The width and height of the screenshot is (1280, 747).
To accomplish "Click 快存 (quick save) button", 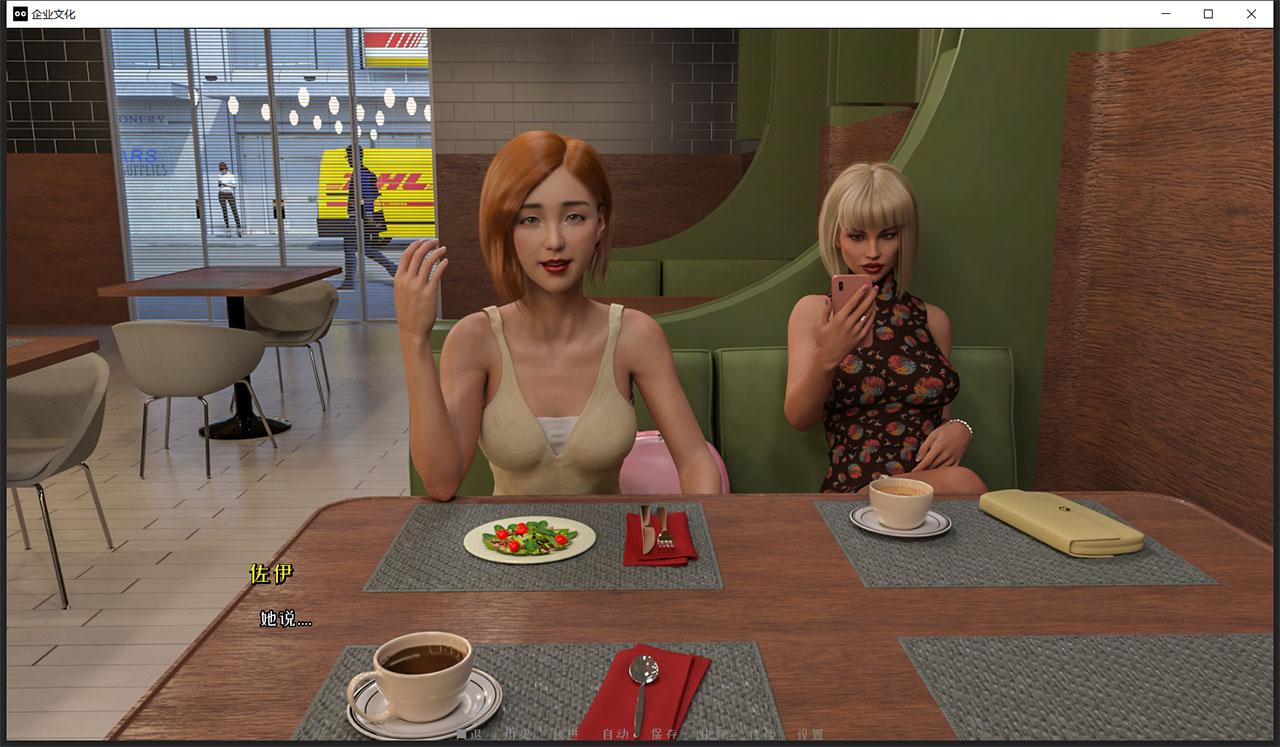I will [713, 734].
